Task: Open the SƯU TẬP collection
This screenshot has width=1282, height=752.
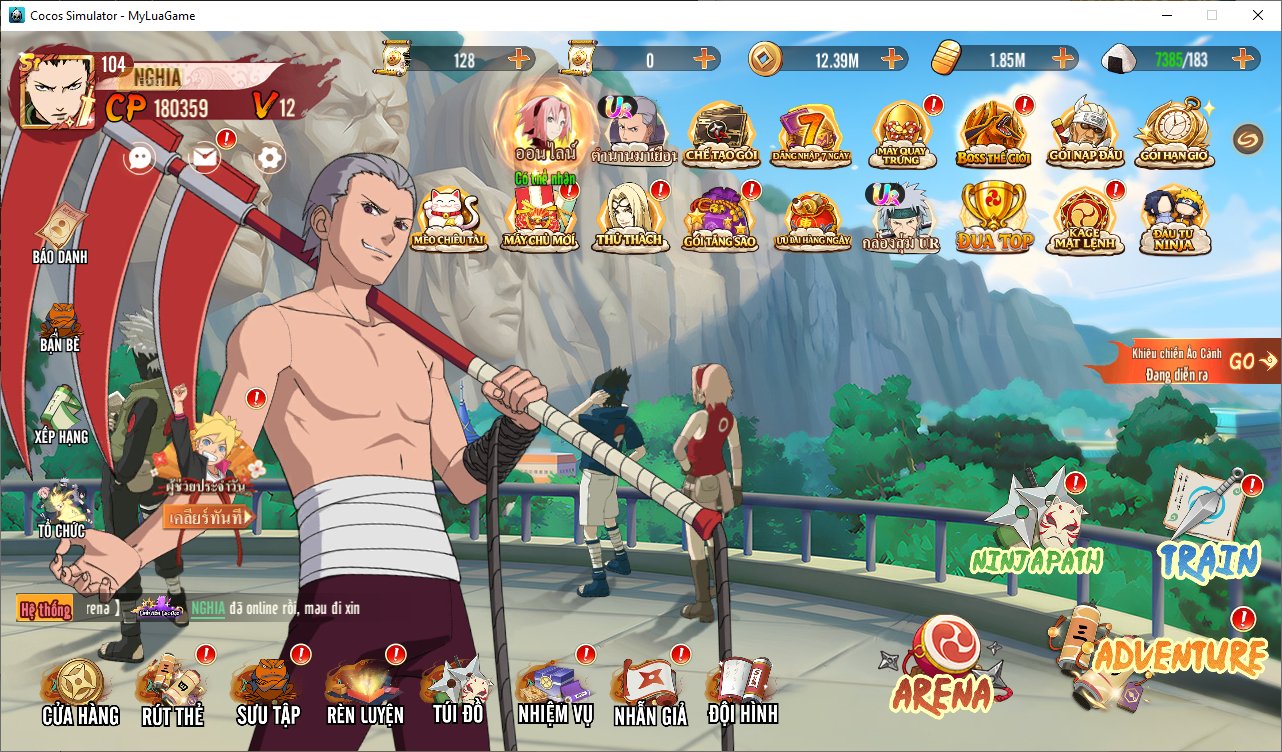Action: click(x=267, y=690)
